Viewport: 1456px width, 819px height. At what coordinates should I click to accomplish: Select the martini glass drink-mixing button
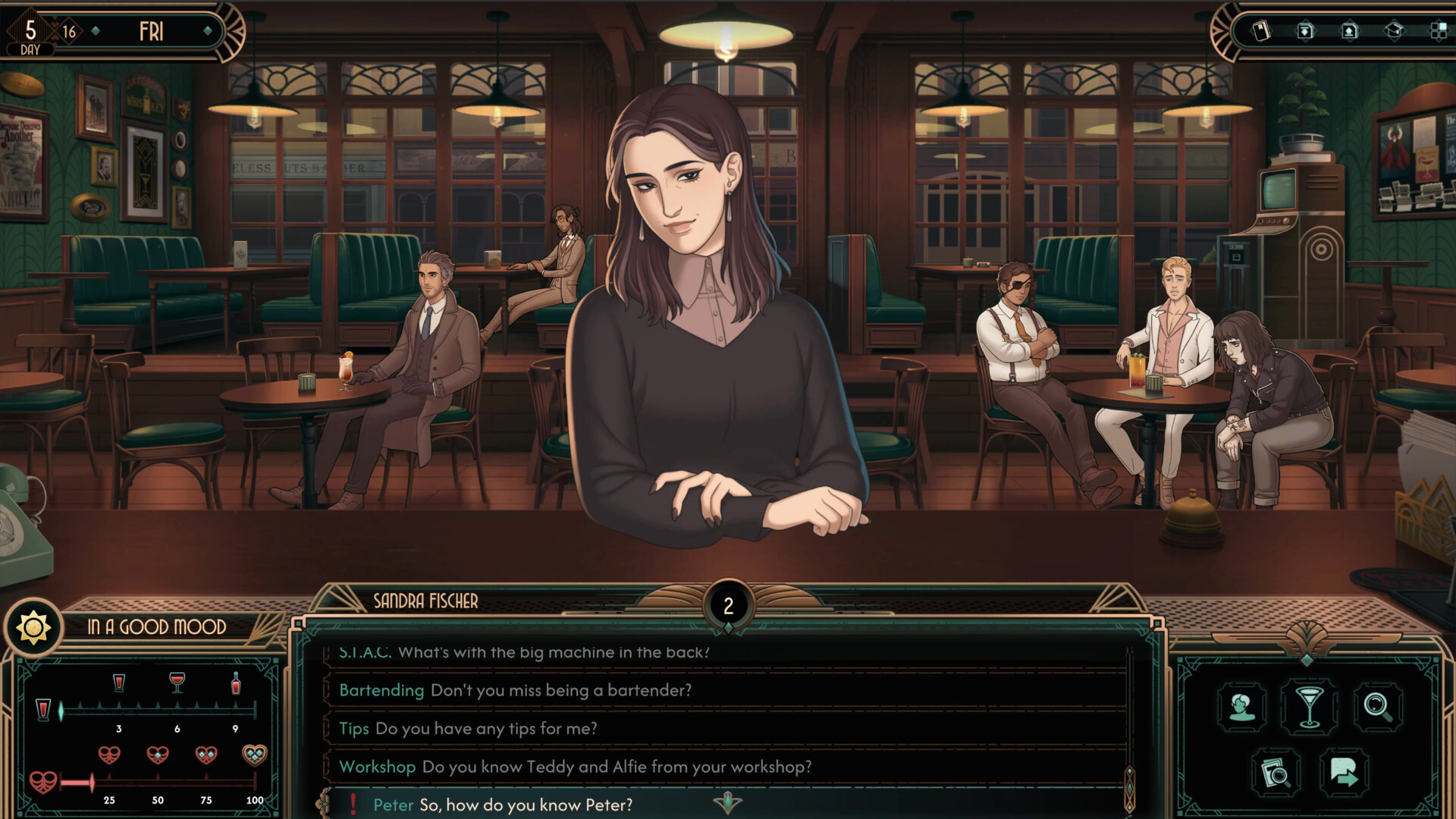[1310, 705]
